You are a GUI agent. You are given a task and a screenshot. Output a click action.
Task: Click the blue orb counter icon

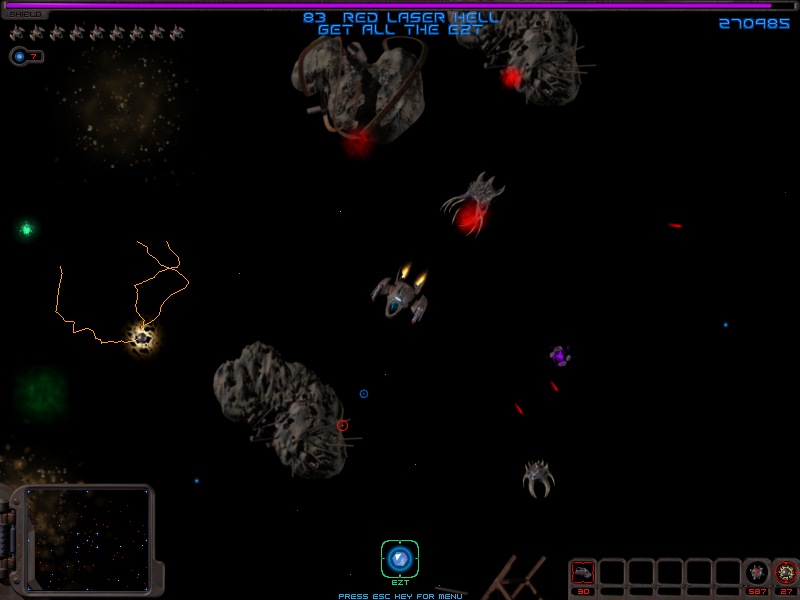(19, 56)
